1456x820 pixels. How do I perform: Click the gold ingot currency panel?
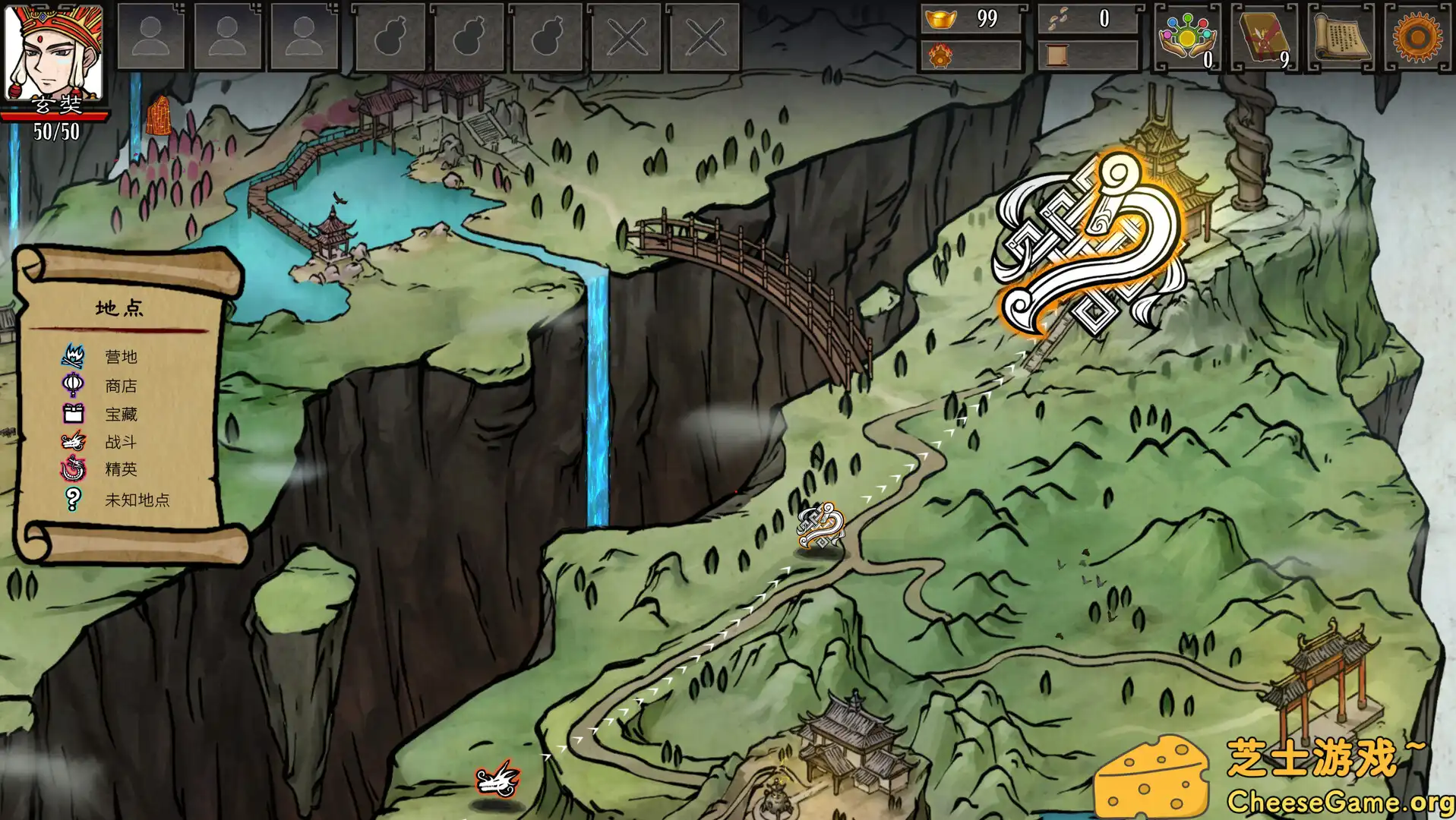click(971, 19)
